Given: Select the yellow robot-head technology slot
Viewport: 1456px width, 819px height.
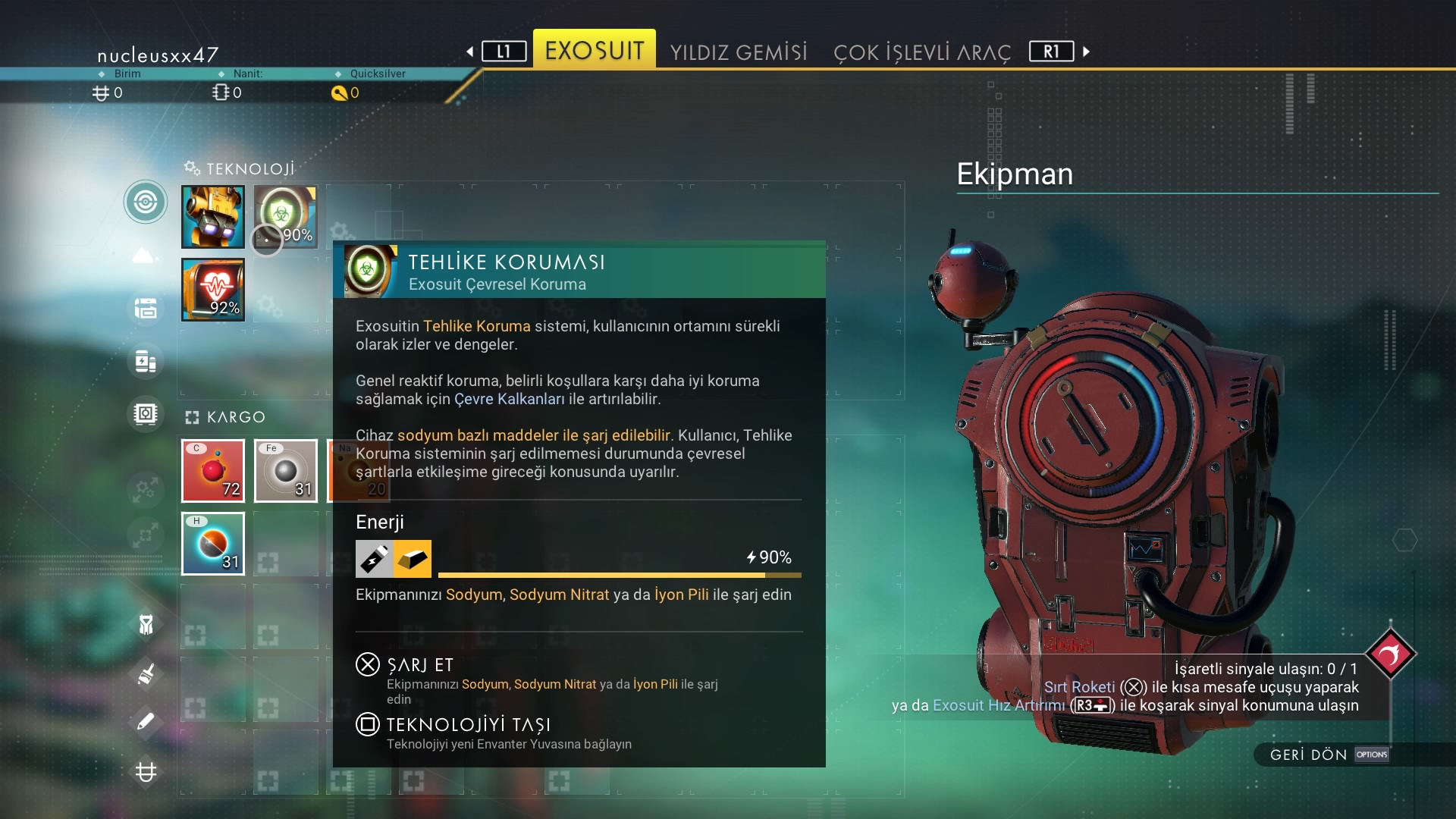Looking at the screenshot, I should coord(213,217).
